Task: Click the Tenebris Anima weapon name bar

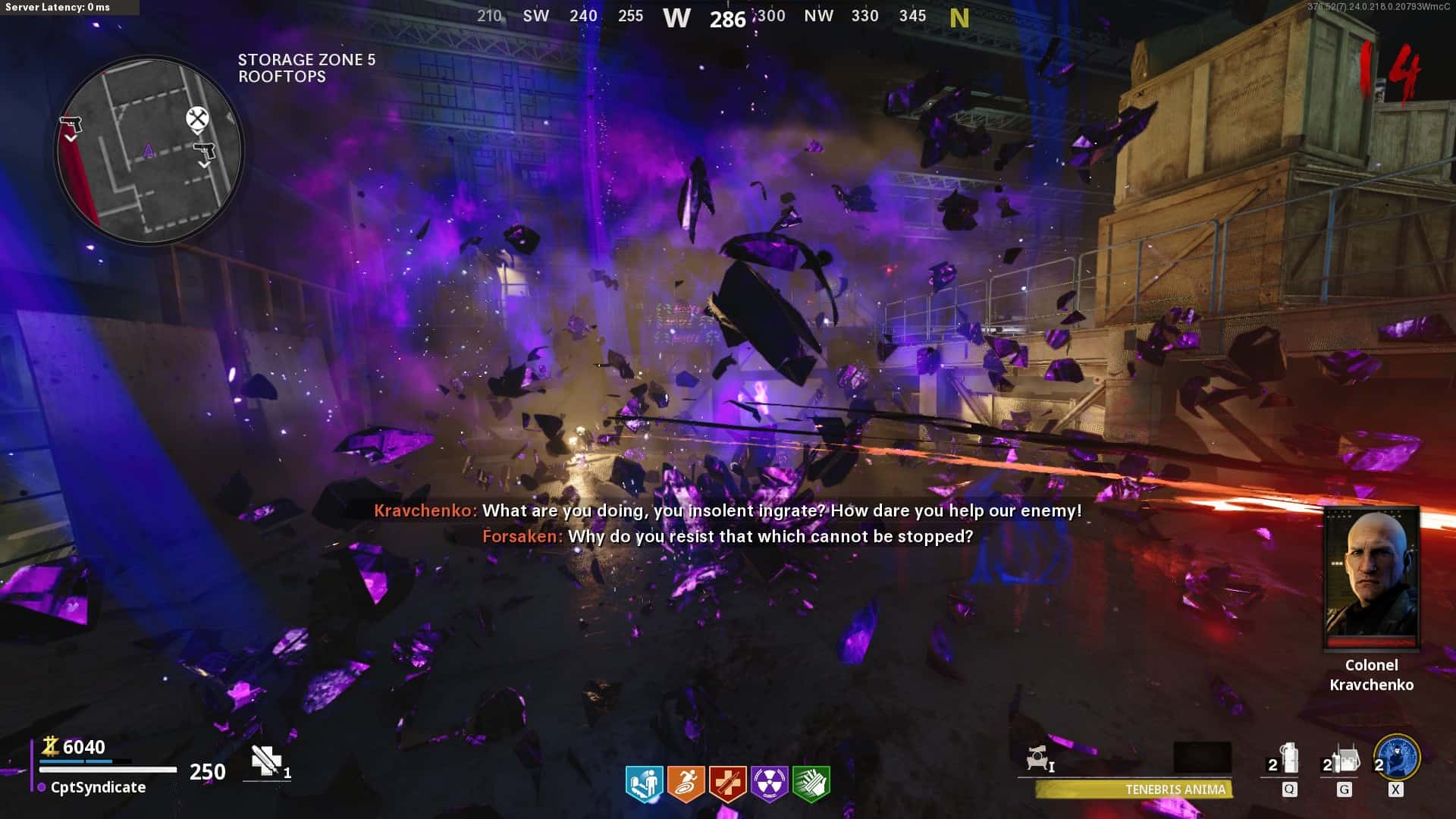Action: (x=1134, y=789)
